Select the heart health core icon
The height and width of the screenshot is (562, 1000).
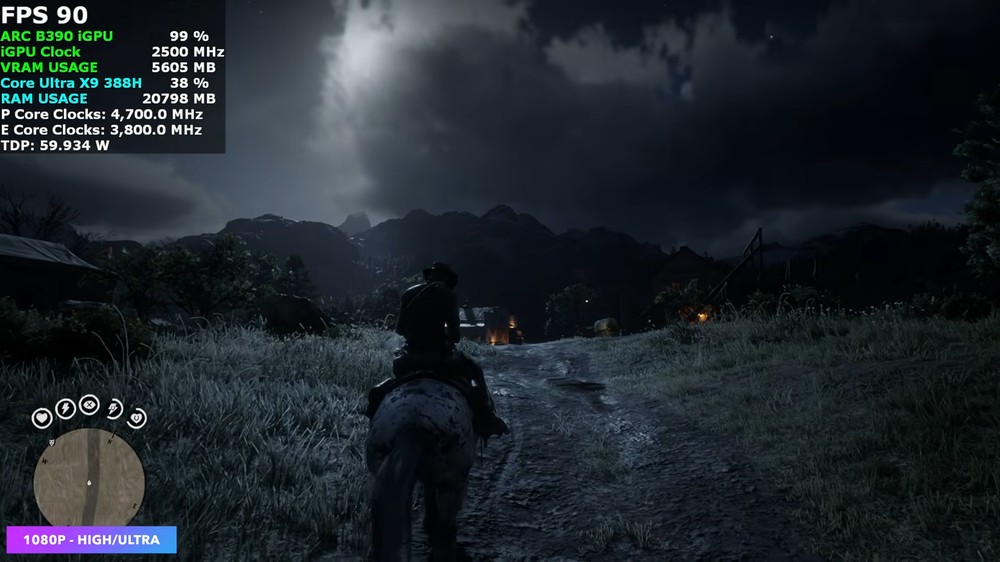tap(42, 417)
